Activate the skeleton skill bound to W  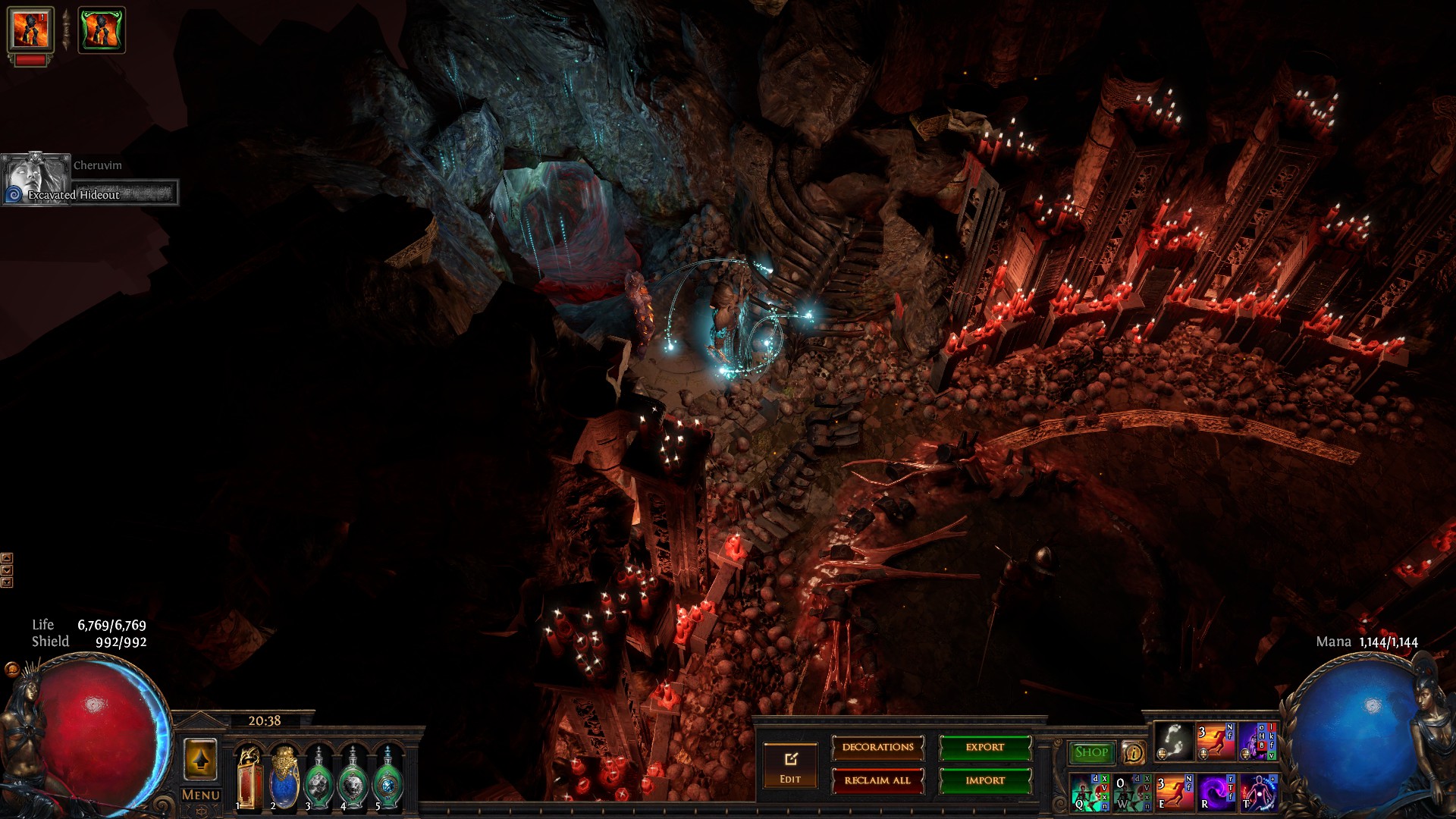1131,792
